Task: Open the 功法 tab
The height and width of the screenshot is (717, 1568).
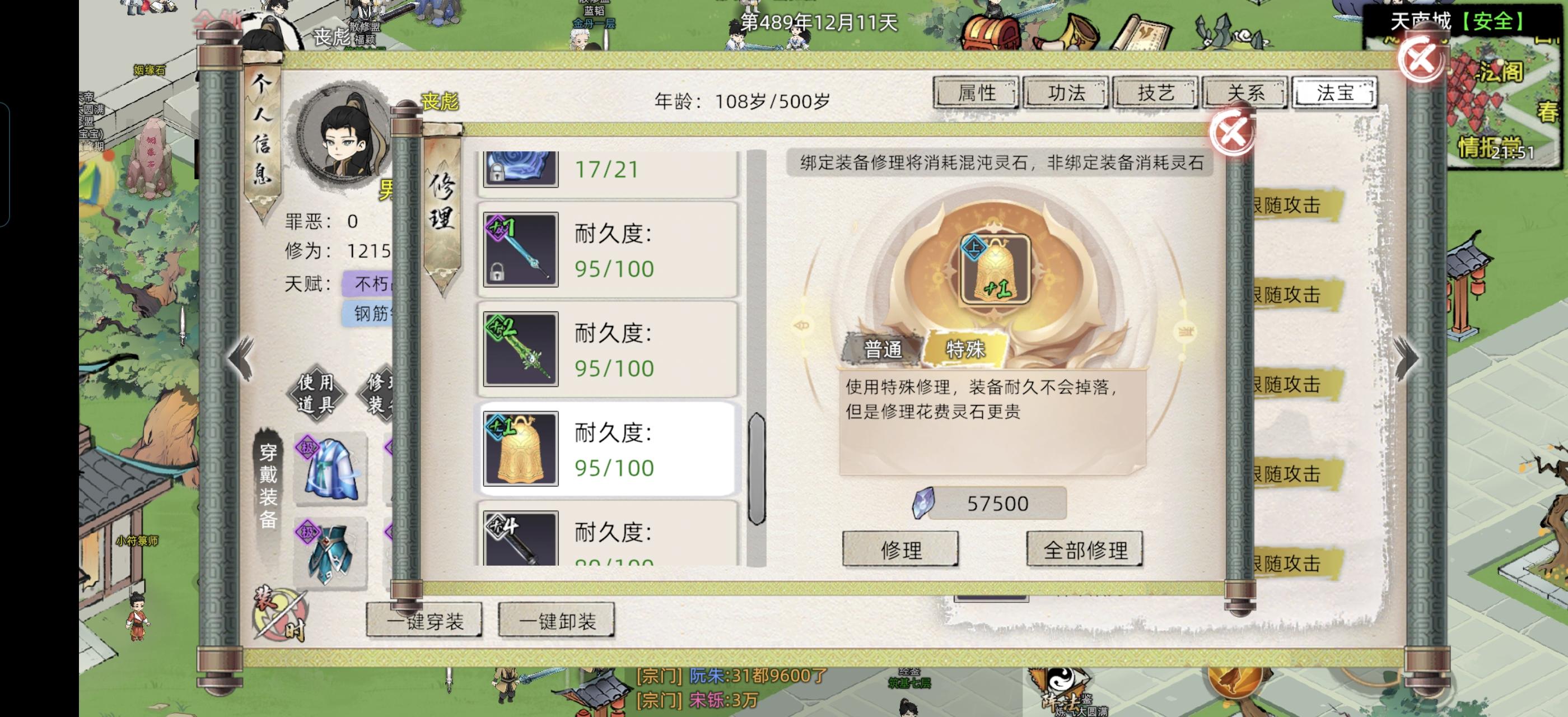Action: (1066, 93)
